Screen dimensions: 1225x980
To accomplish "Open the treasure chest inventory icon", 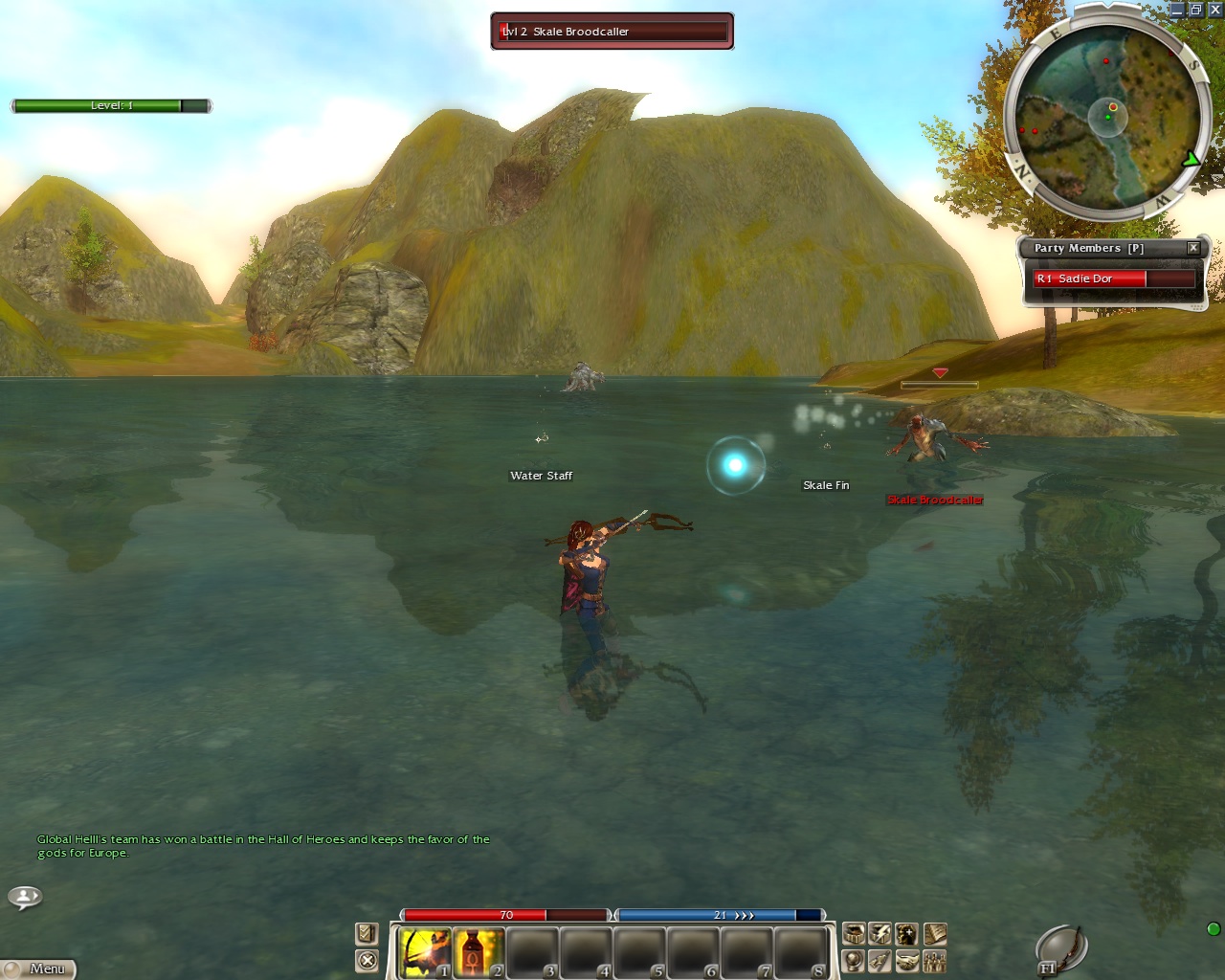I will point(854,933).
